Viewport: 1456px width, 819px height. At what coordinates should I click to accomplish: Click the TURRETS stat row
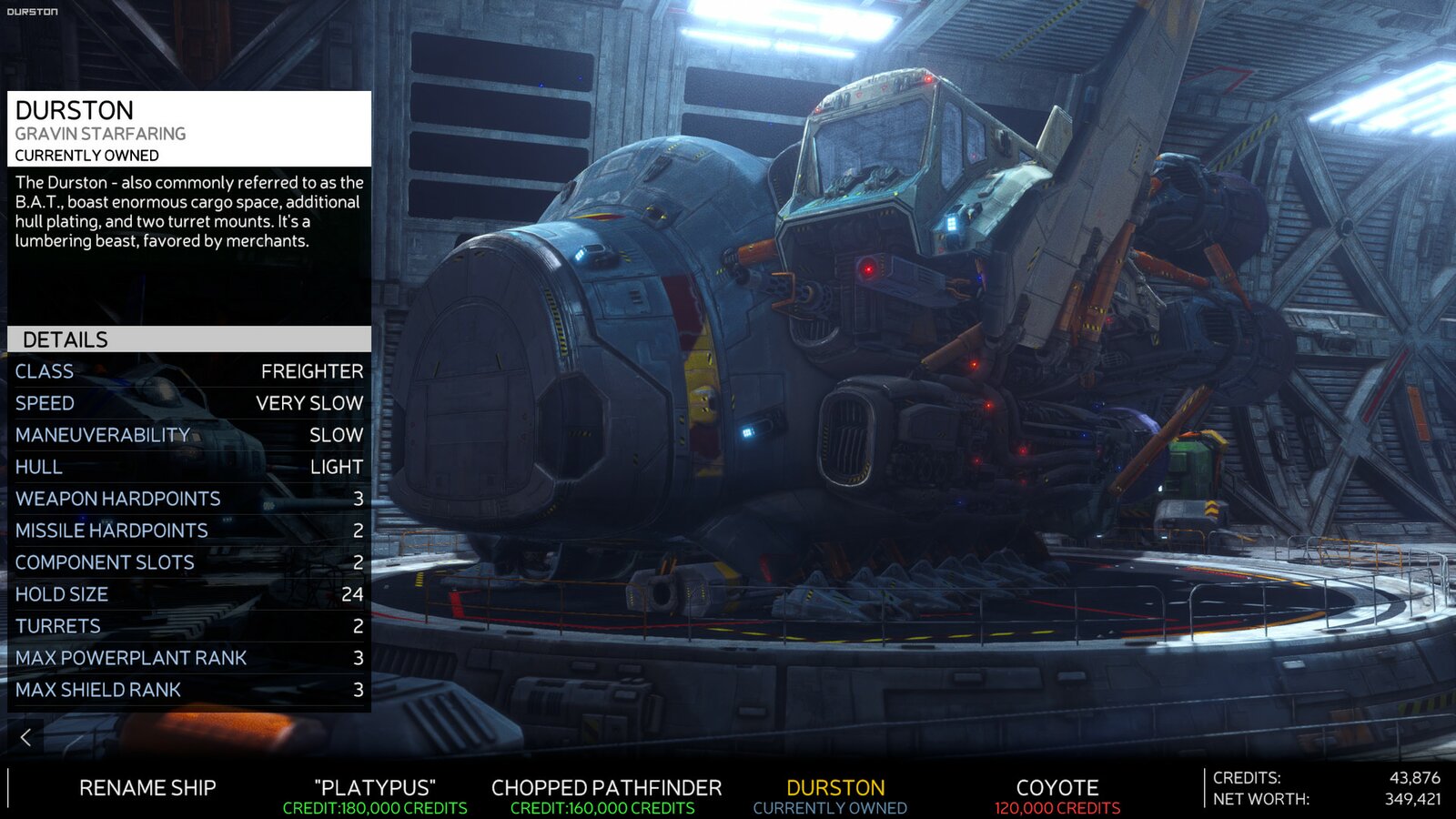(x=182, y=626)
